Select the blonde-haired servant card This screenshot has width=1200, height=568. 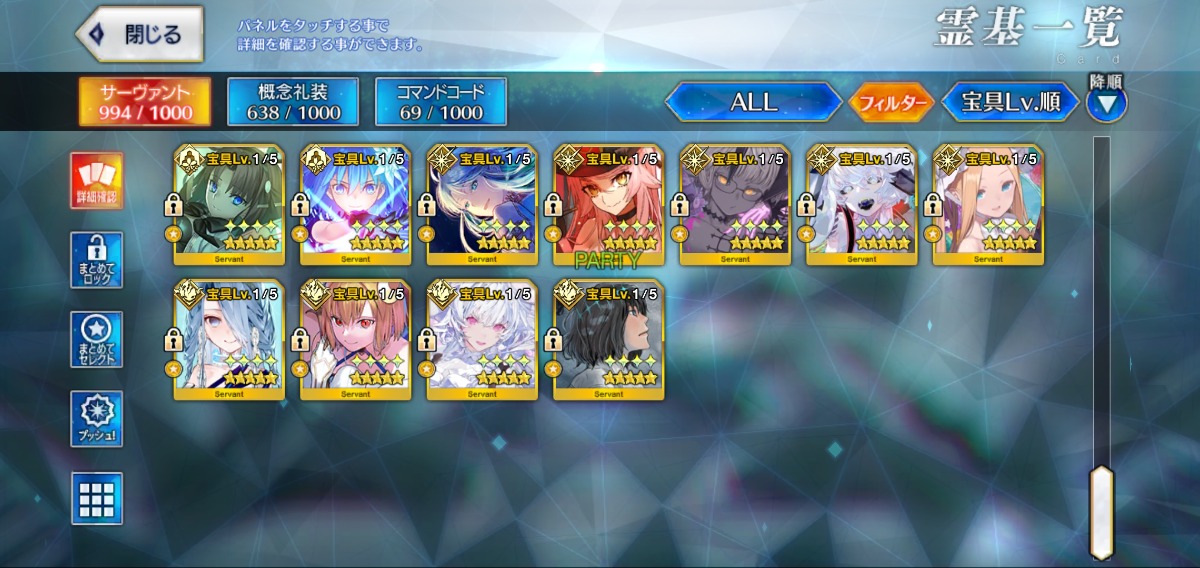click(988, 205)
